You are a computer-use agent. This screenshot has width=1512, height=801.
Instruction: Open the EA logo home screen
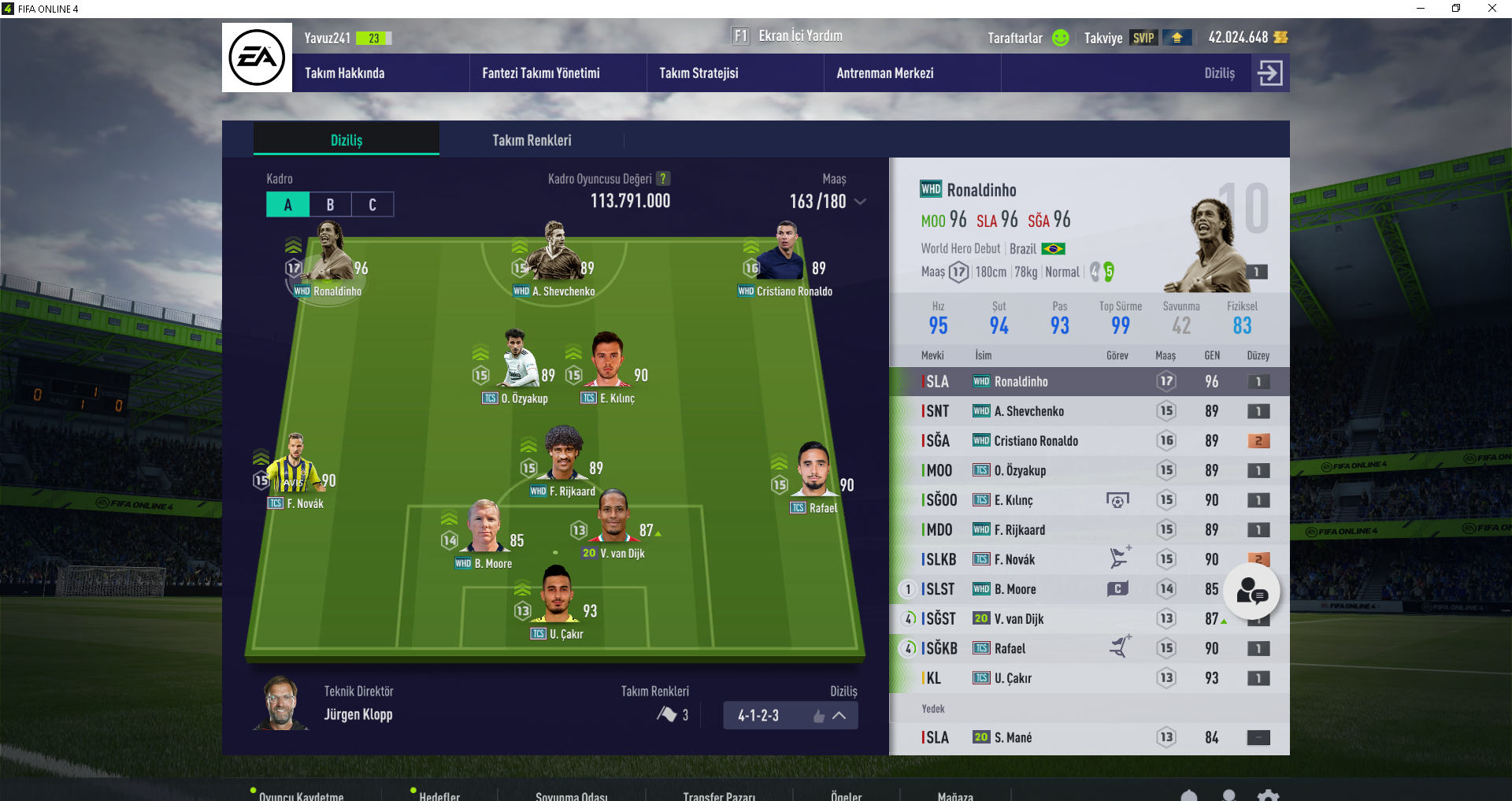[x=257, y=57]
